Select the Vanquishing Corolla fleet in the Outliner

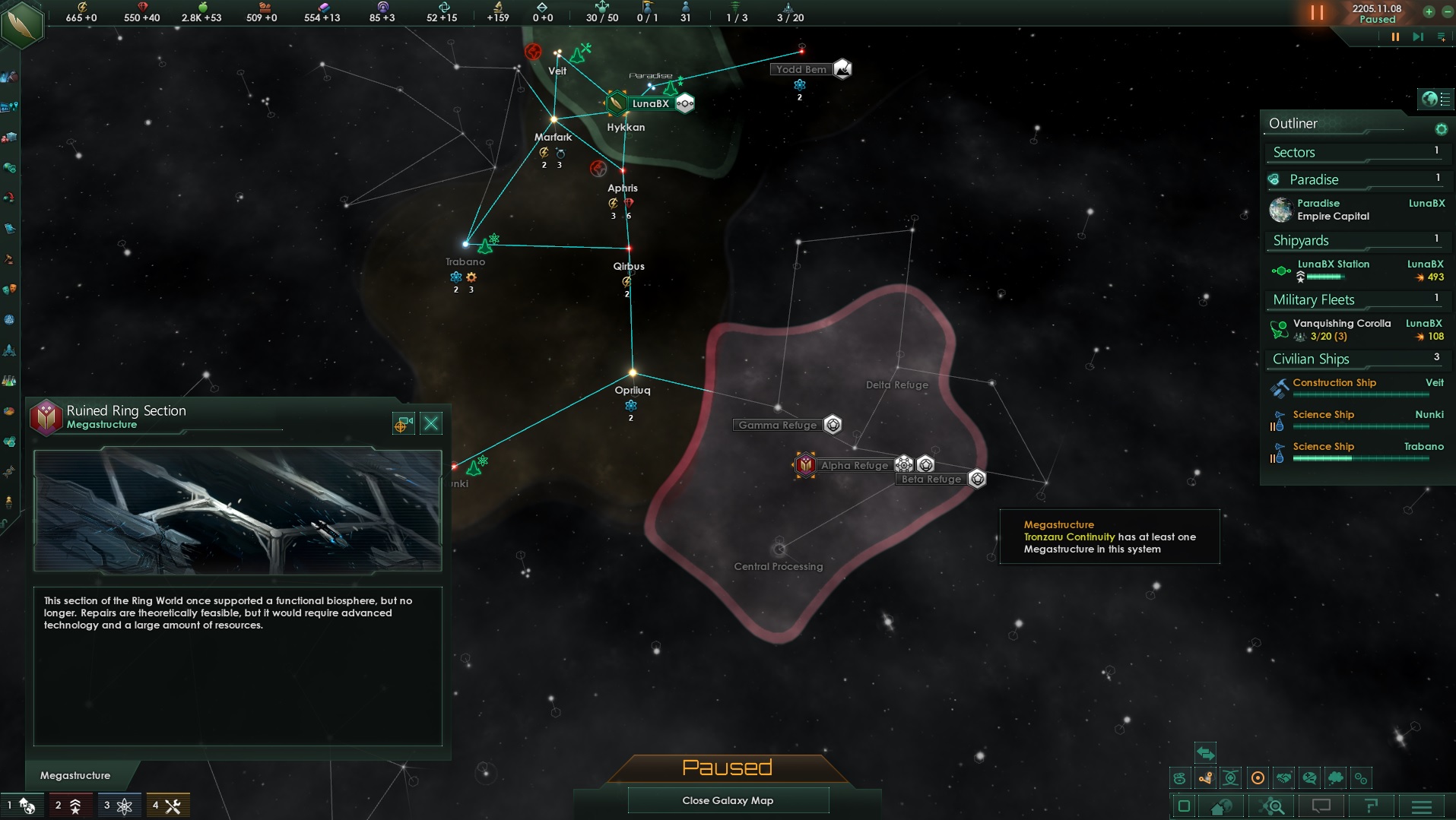(x=1343, y=323)
